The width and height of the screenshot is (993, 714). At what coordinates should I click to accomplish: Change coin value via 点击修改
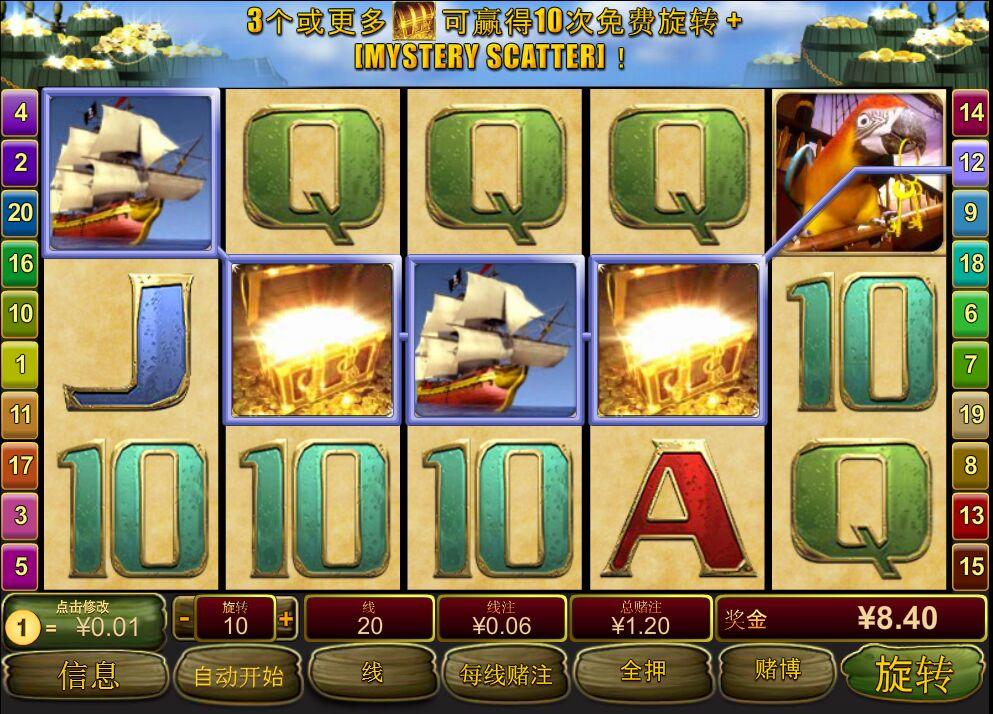click(84, 620)
